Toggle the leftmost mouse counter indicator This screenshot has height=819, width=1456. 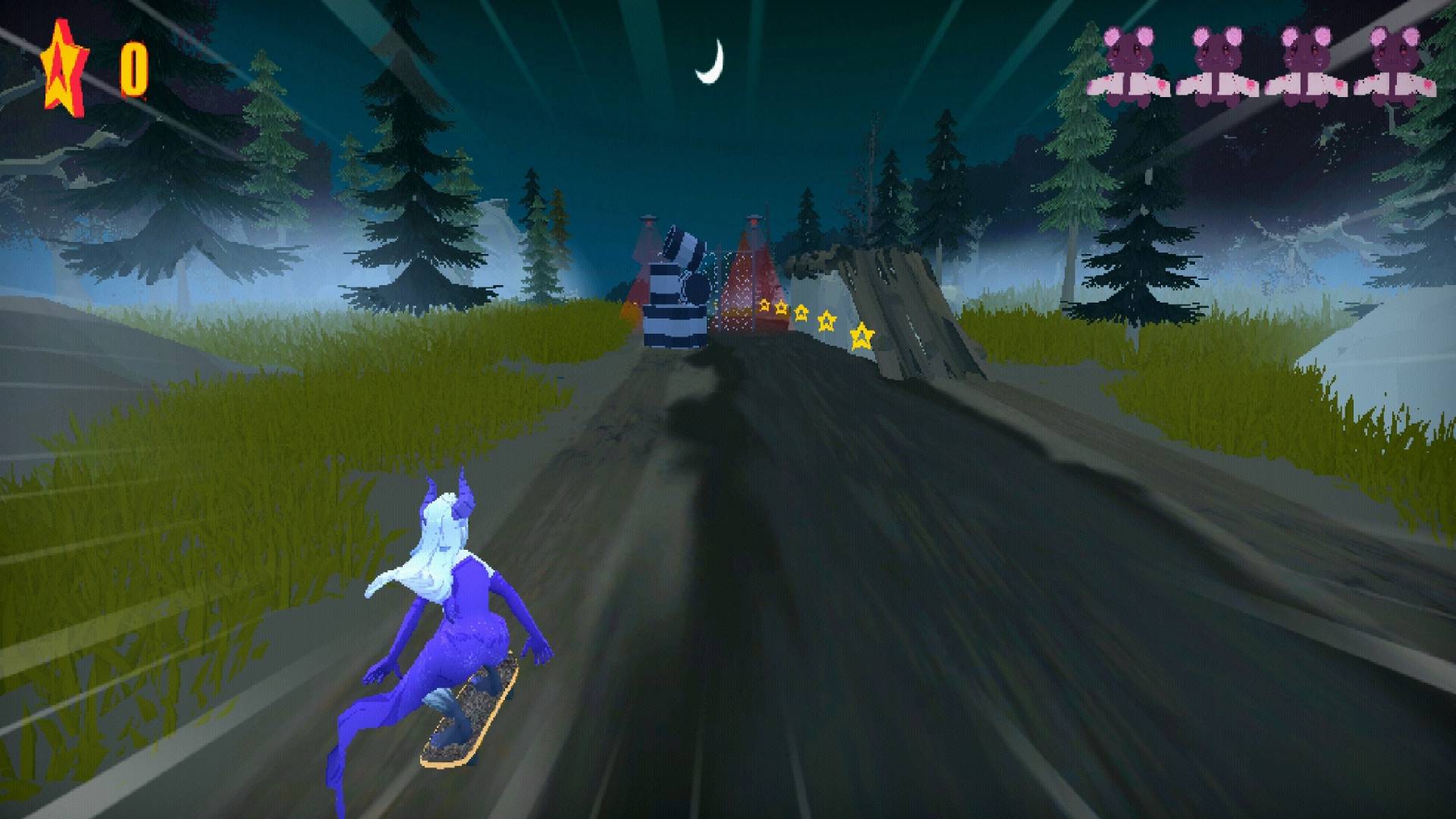click(1130, 61)
